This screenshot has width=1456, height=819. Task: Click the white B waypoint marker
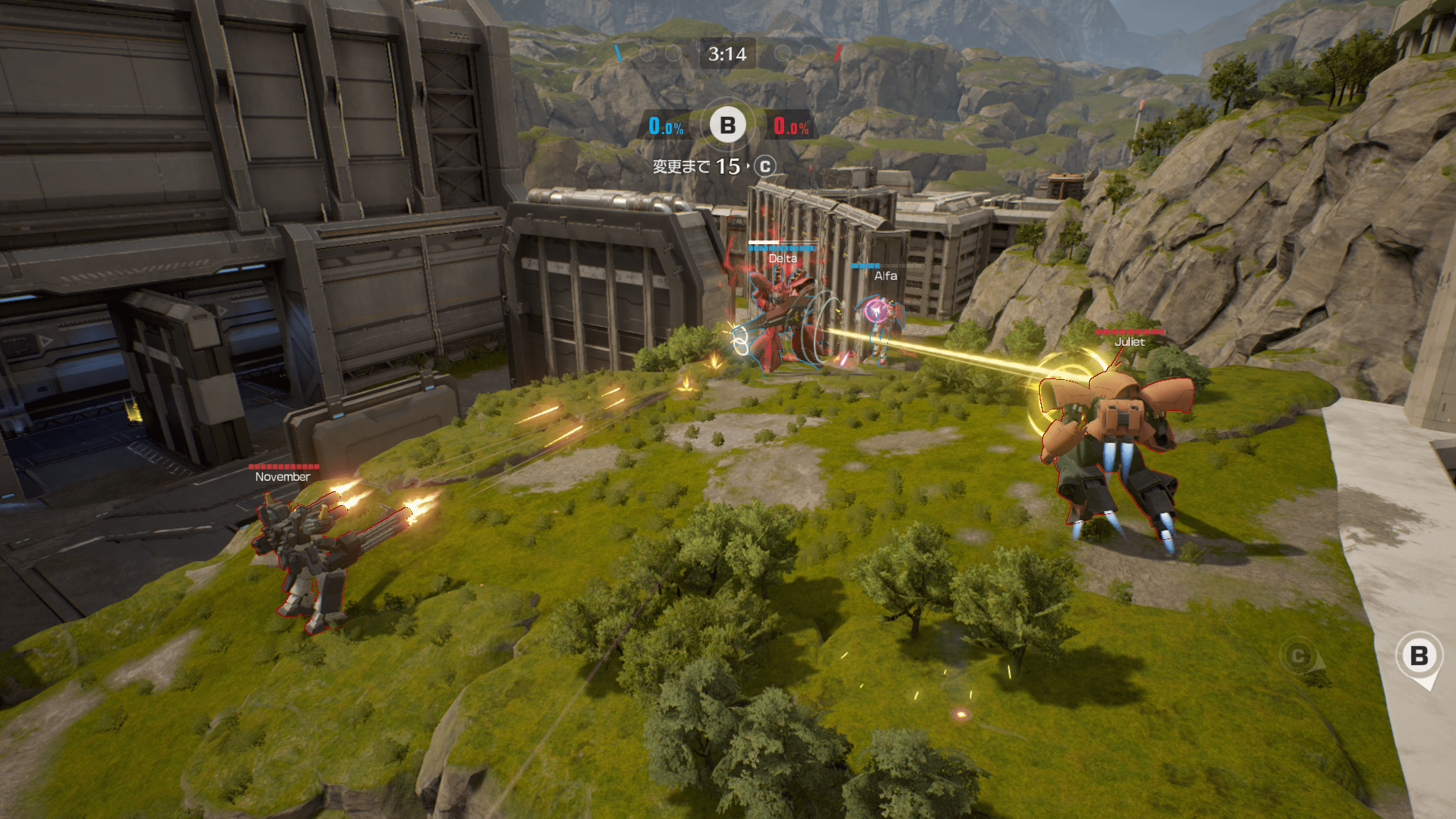[x=1419, y=656]
